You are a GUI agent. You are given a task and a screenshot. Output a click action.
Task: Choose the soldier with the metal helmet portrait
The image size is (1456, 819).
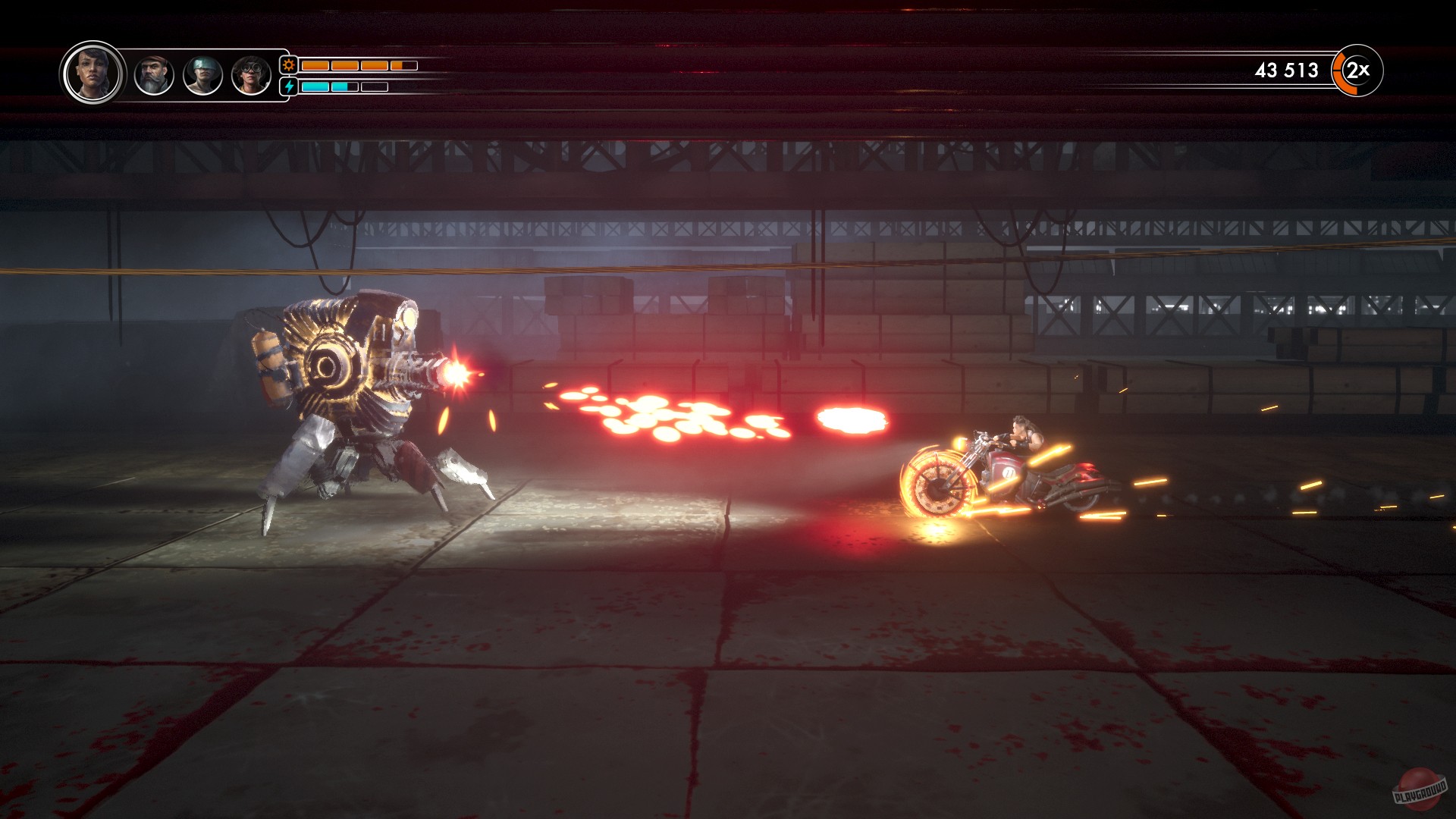pyautogui.click(x=202, y=76)
